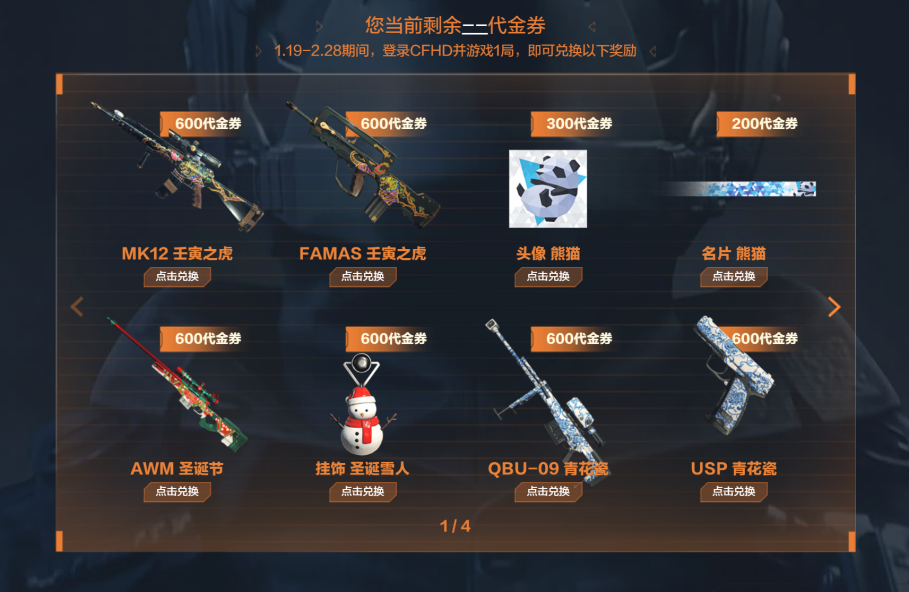Select the panda name card banner

coord(740,189)
